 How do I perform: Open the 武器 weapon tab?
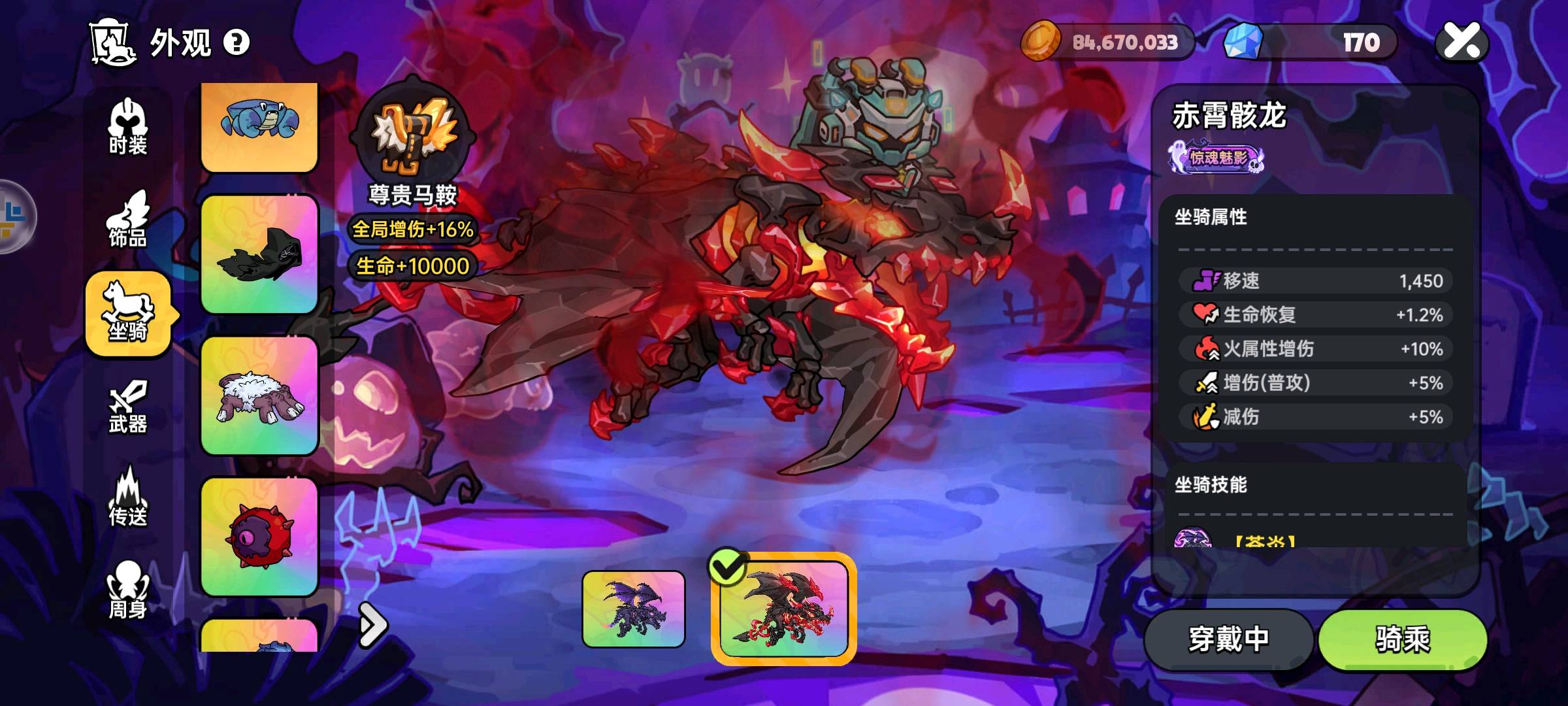tap(128, 407)
